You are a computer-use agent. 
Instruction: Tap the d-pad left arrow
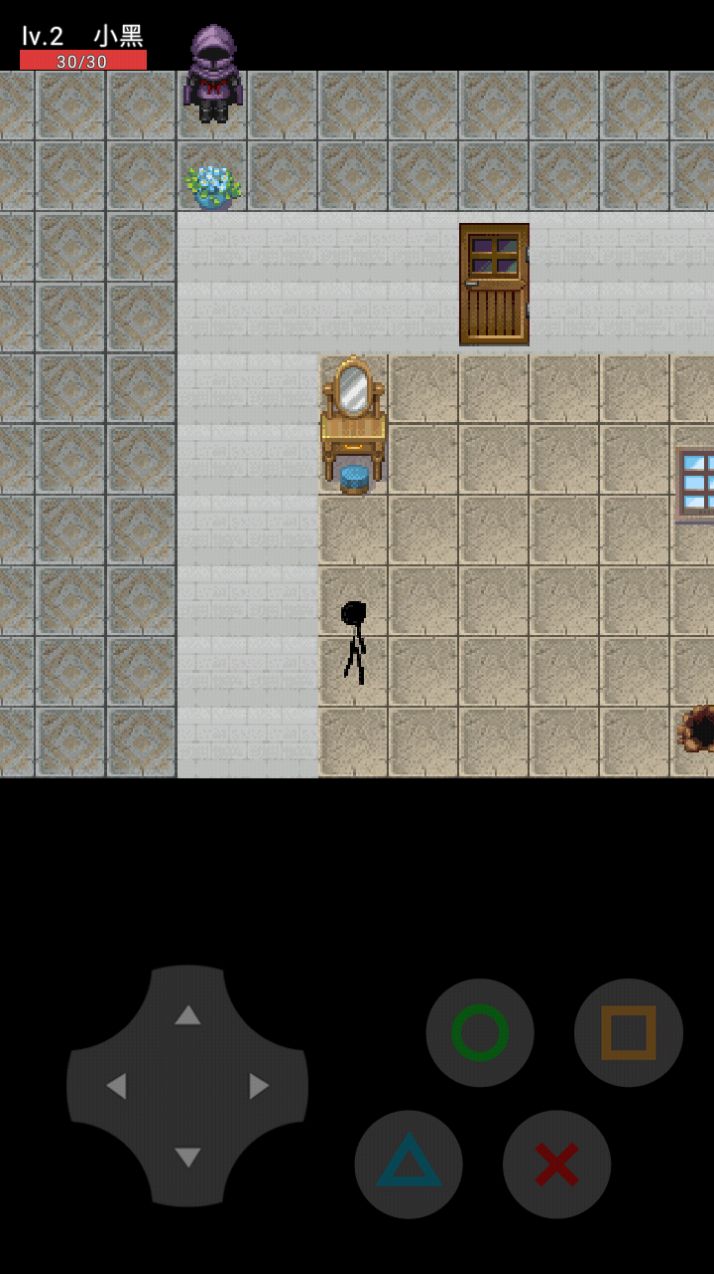click(116, 1086)
